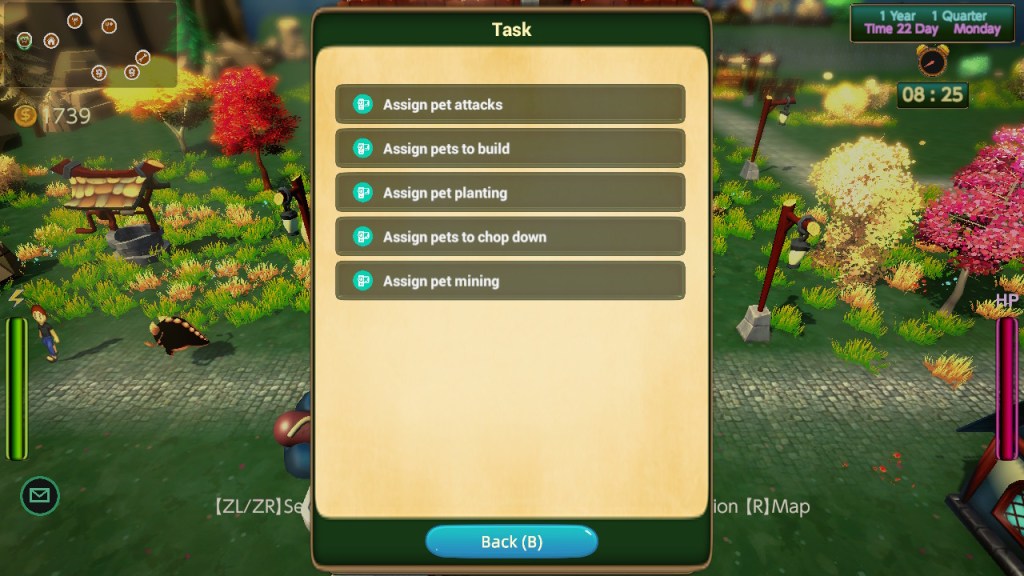Open the mail envelope icon
This screenshot has width=1024, height=576.
(40, 495)
